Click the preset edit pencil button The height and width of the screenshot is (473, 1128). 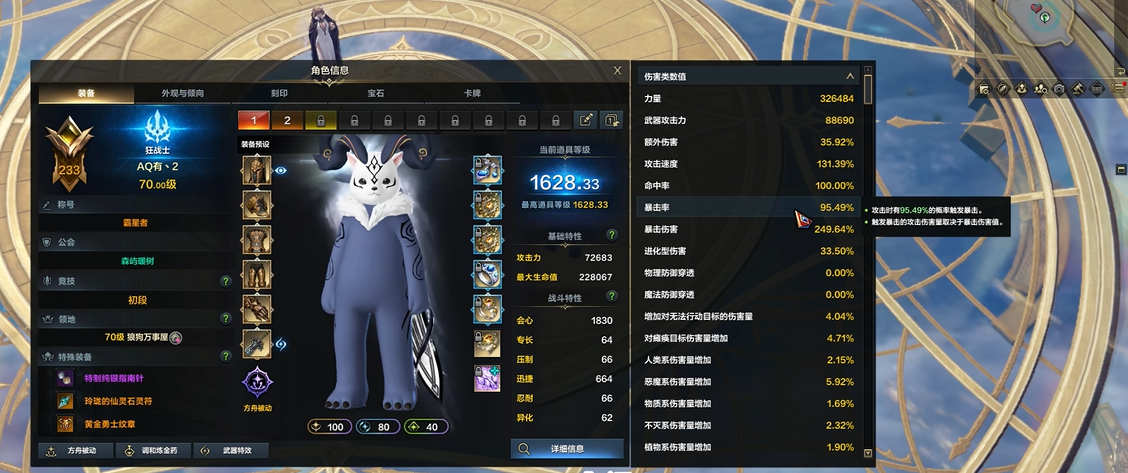point(586,120)
